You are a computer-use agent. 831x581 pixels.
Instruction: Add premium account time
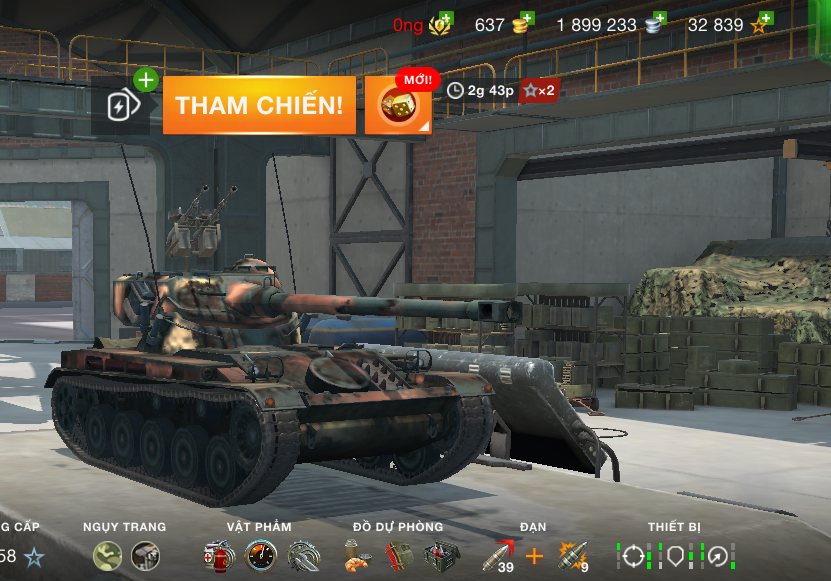tap(440, 24)
